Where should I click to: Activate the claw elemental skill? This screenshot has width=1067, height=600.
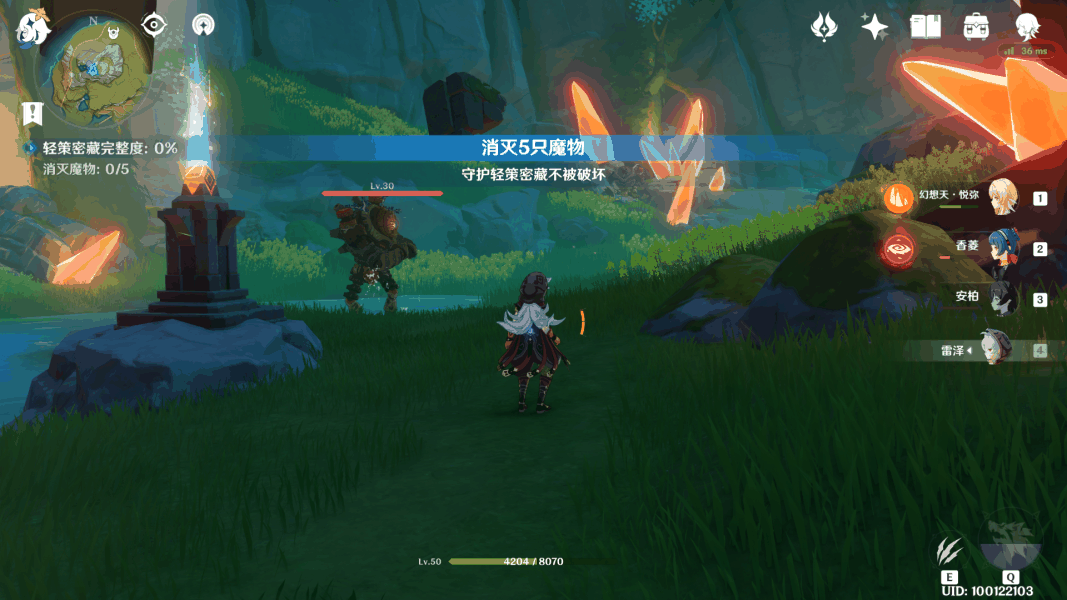949,551
